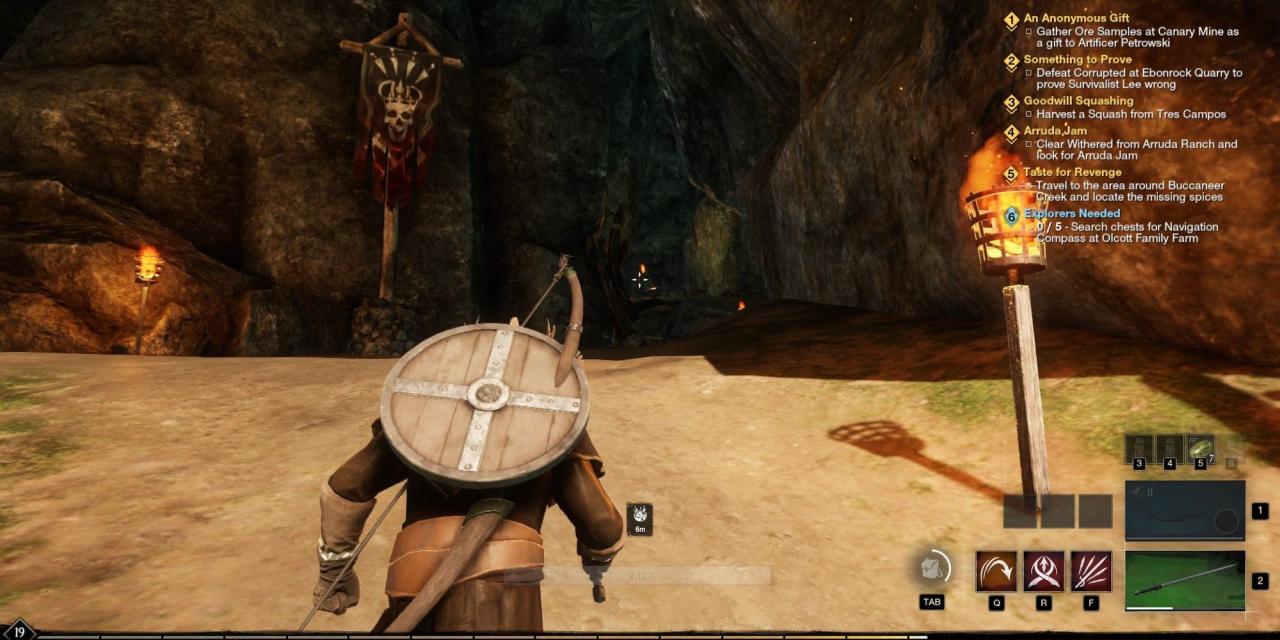The image size is (1280, 640).
Task: Select the Taste for Revenge quest
Action: 1072,172
